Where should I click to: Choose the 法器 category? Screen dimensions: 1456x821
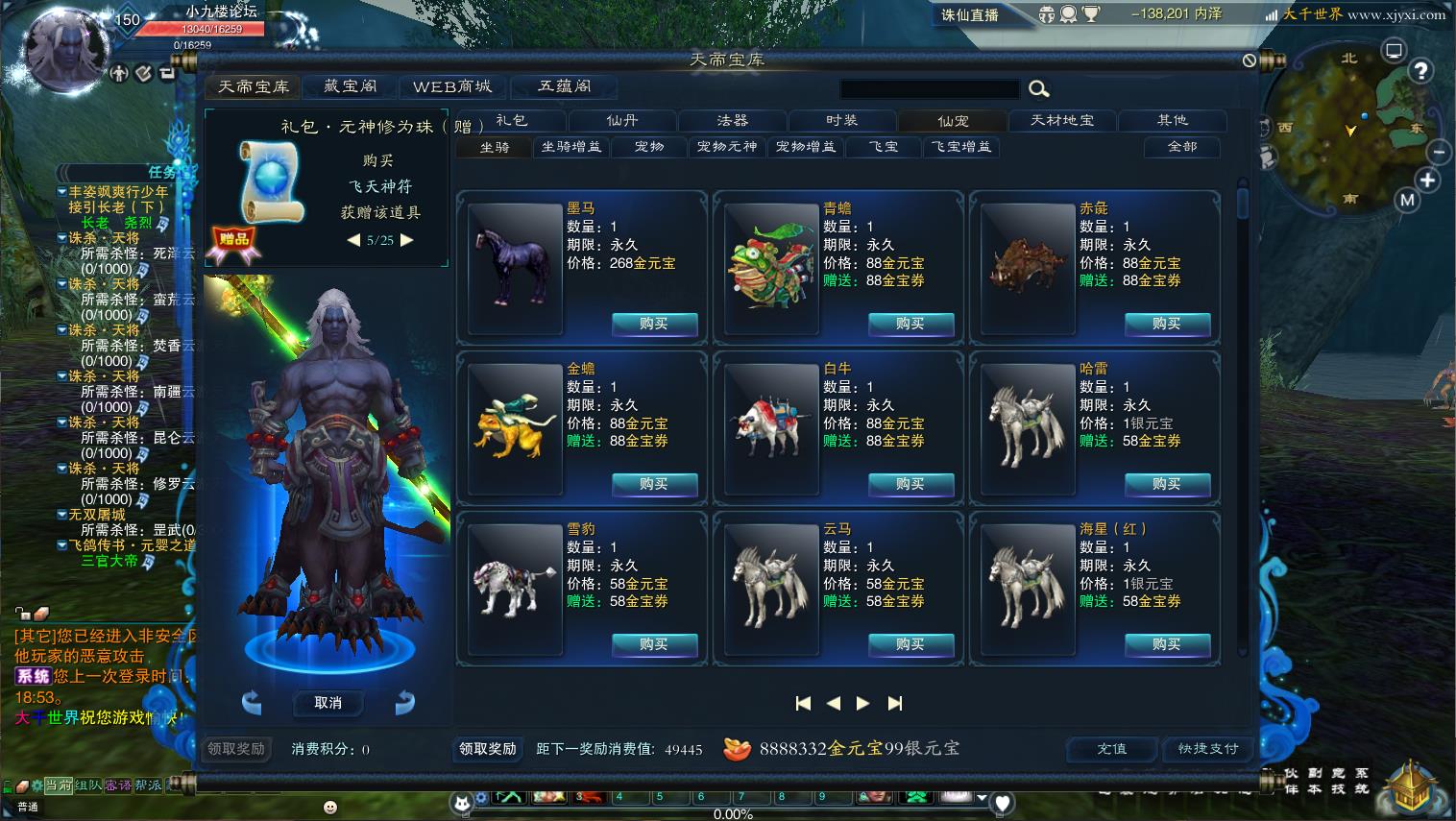tap(732, 120)
